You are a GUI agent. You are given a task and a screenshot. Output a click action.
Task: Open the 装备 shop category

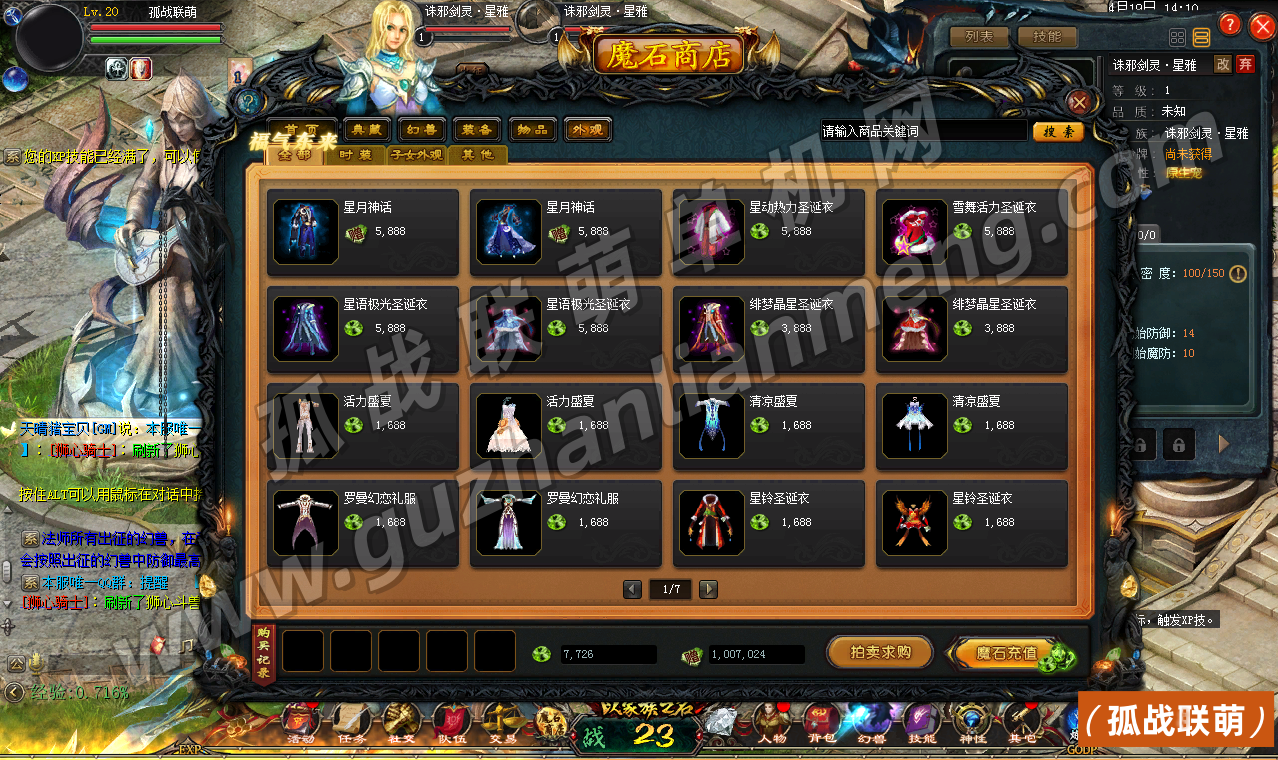[x=477, y=130]
